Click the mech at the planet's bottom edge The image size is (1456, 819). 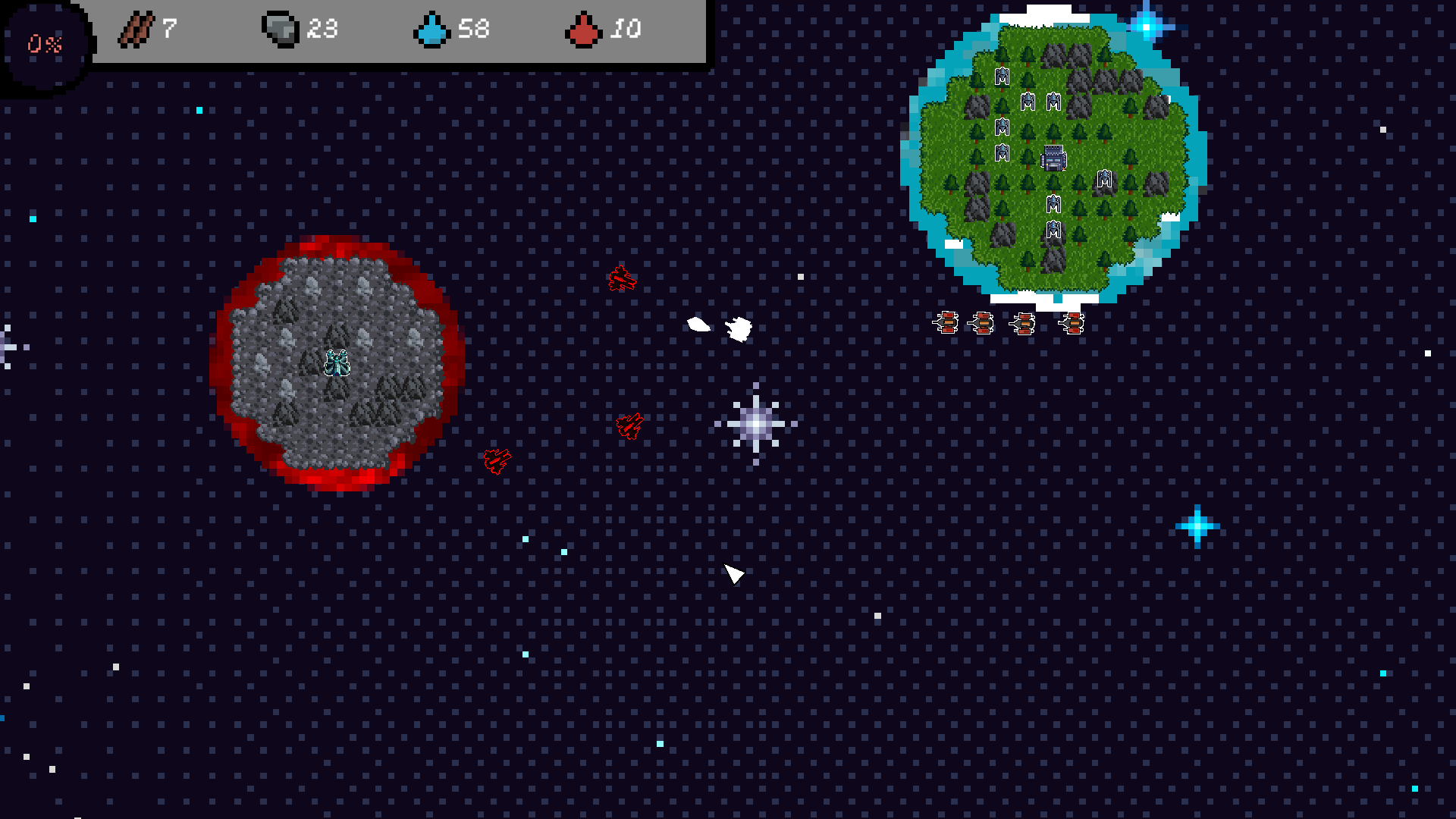tap(1053, 230)
